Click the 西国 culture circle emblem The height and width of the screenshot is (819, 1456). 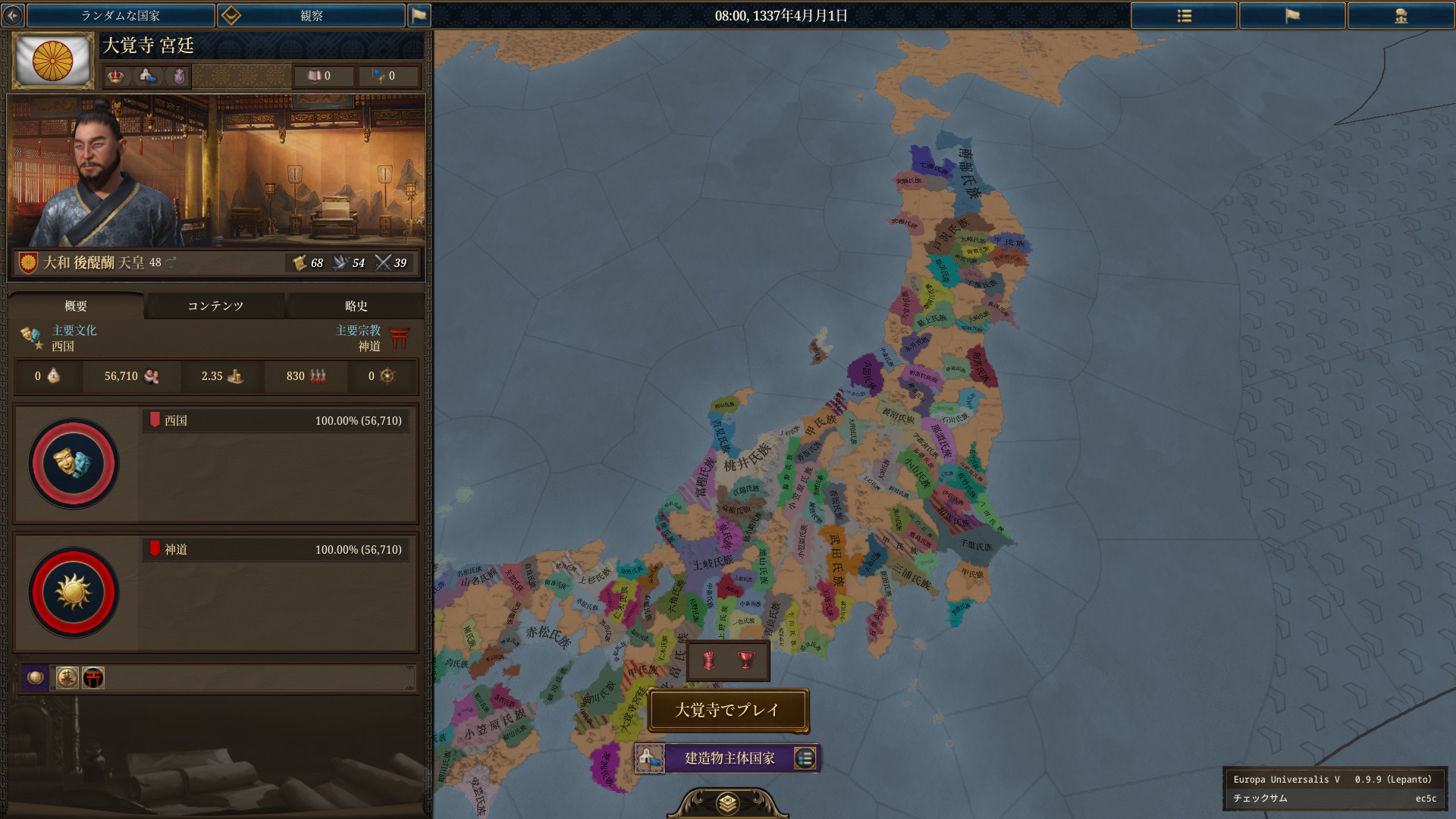[x=73, y=465]
